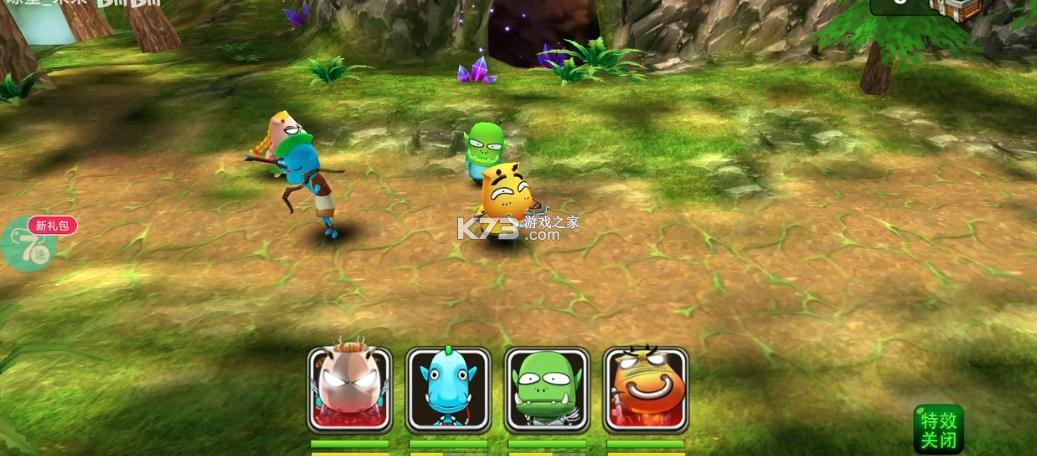Viewport: 1037px width, 456px height.
Task: Choose the blue fish hero portrait
Action: 448,389
